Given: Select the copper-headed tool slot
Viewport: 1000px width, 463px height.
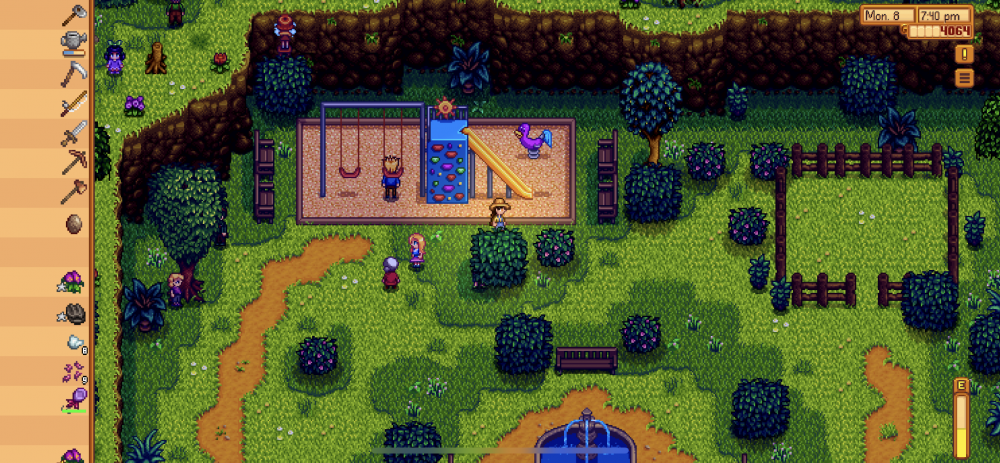Looking at the screenshot, I should [x=73, y=191].
